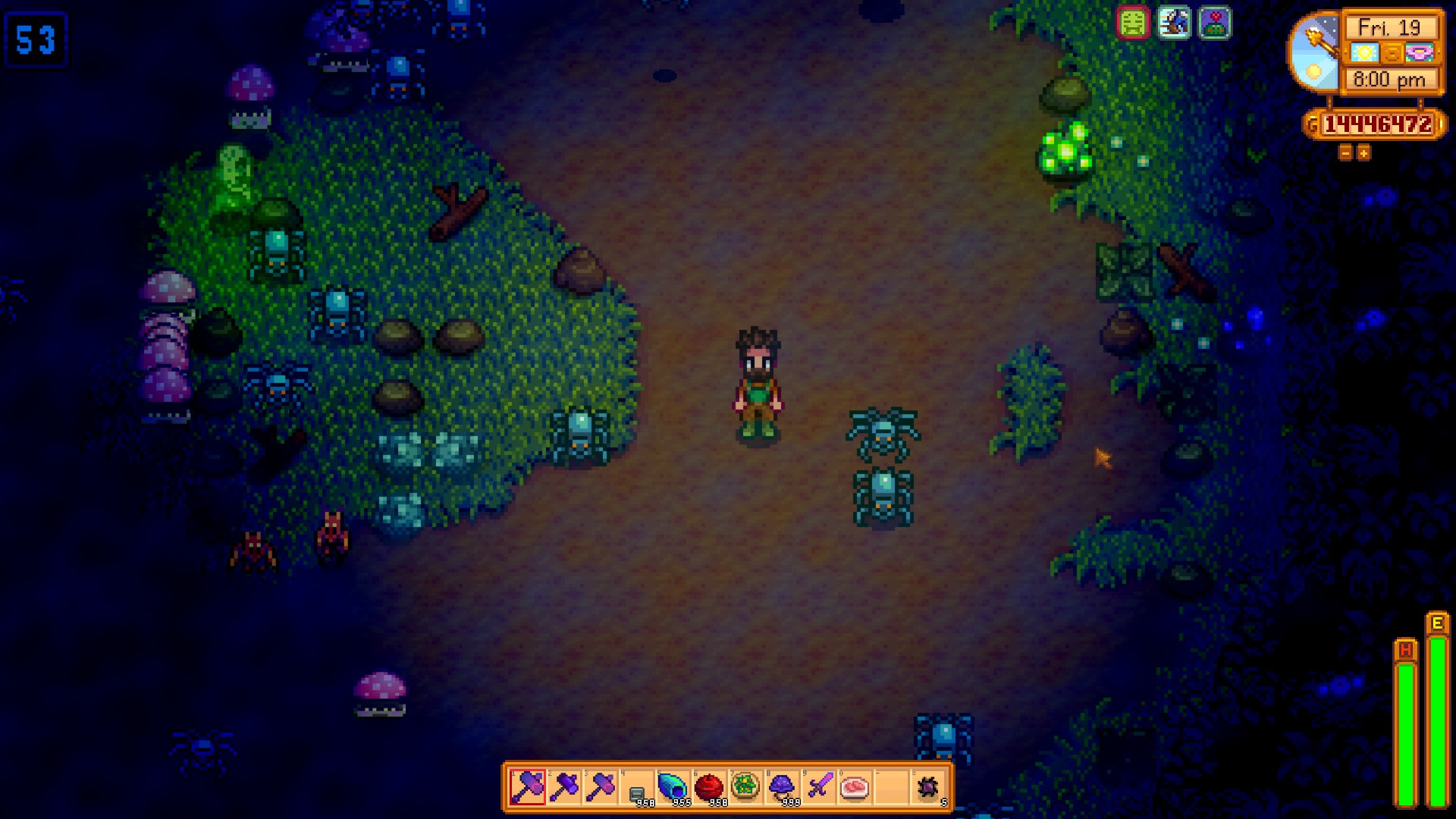Select the plate of meat in slot 0

click(854, 789)
